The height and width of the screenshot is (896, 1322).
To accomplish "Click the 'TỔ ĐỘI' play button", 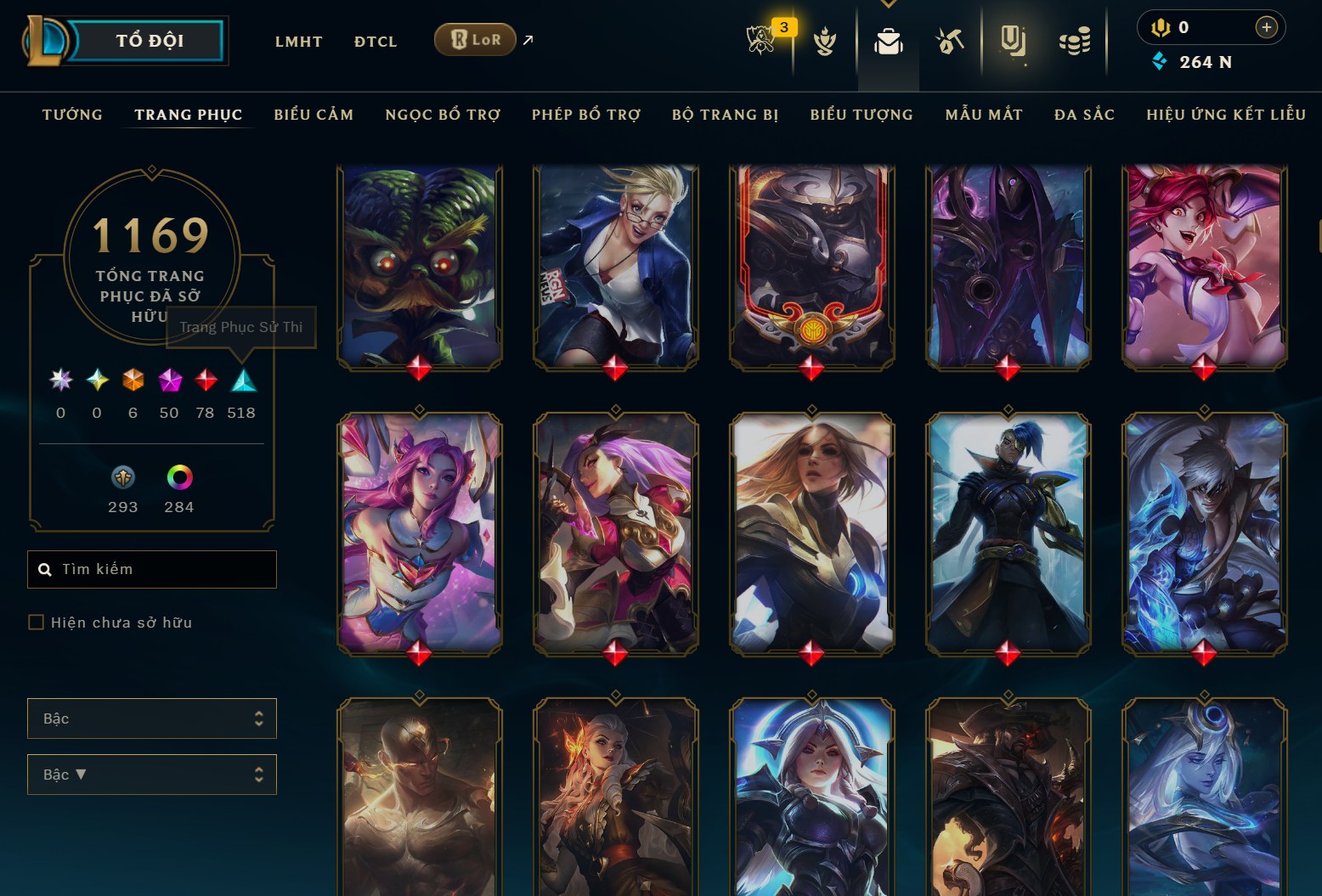I will [149, 39].
